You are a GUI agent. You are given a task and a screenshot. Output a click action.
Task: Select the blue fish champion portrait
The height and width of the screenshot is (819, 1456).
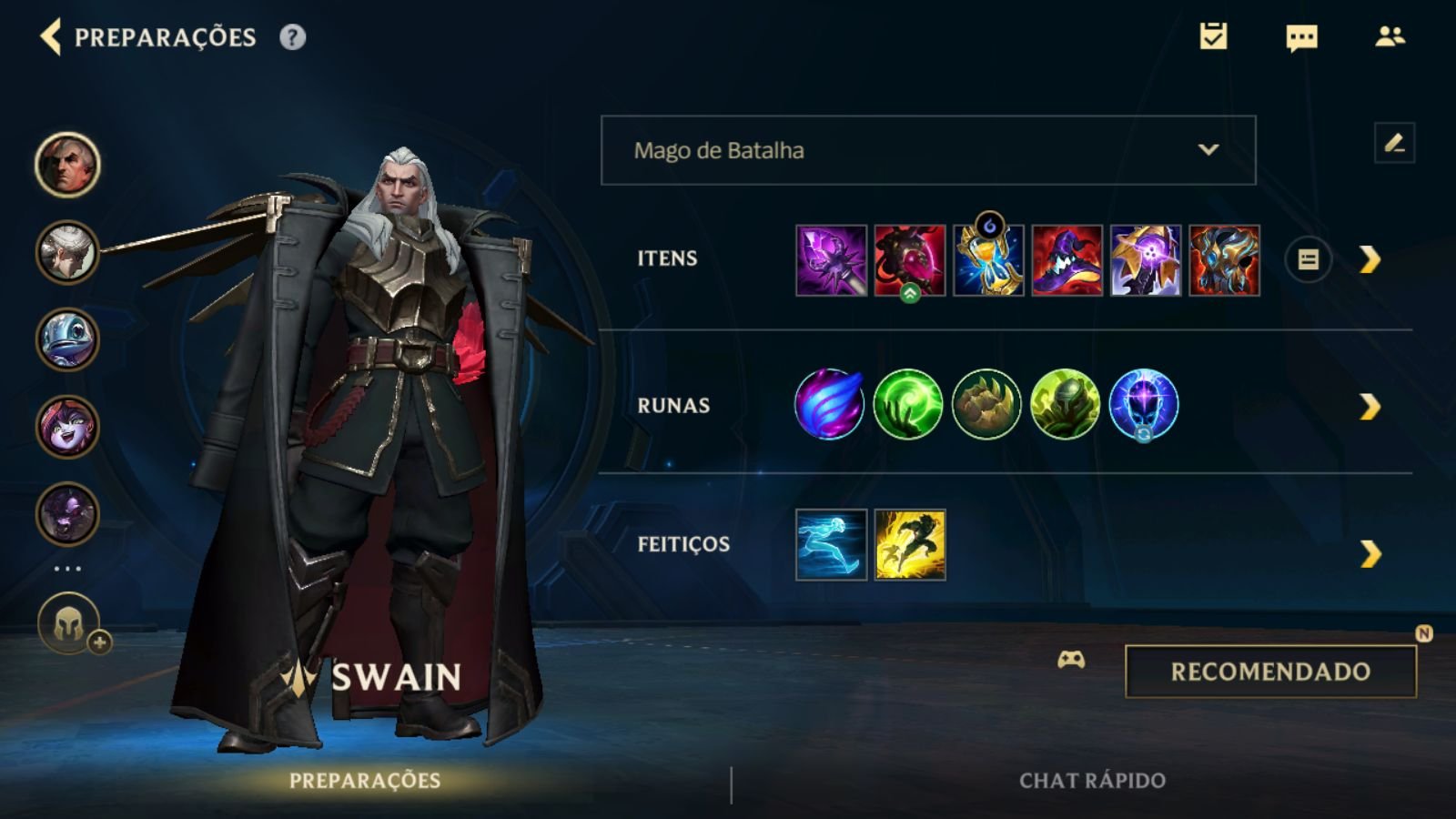[67, 339]
